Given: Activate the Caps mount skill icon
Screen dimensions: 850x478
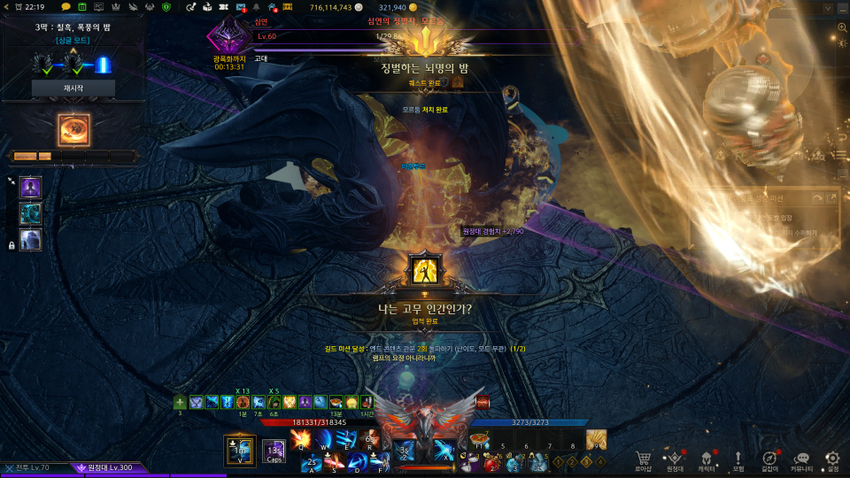Looking at the screenshot, I should tap(274, 452).
